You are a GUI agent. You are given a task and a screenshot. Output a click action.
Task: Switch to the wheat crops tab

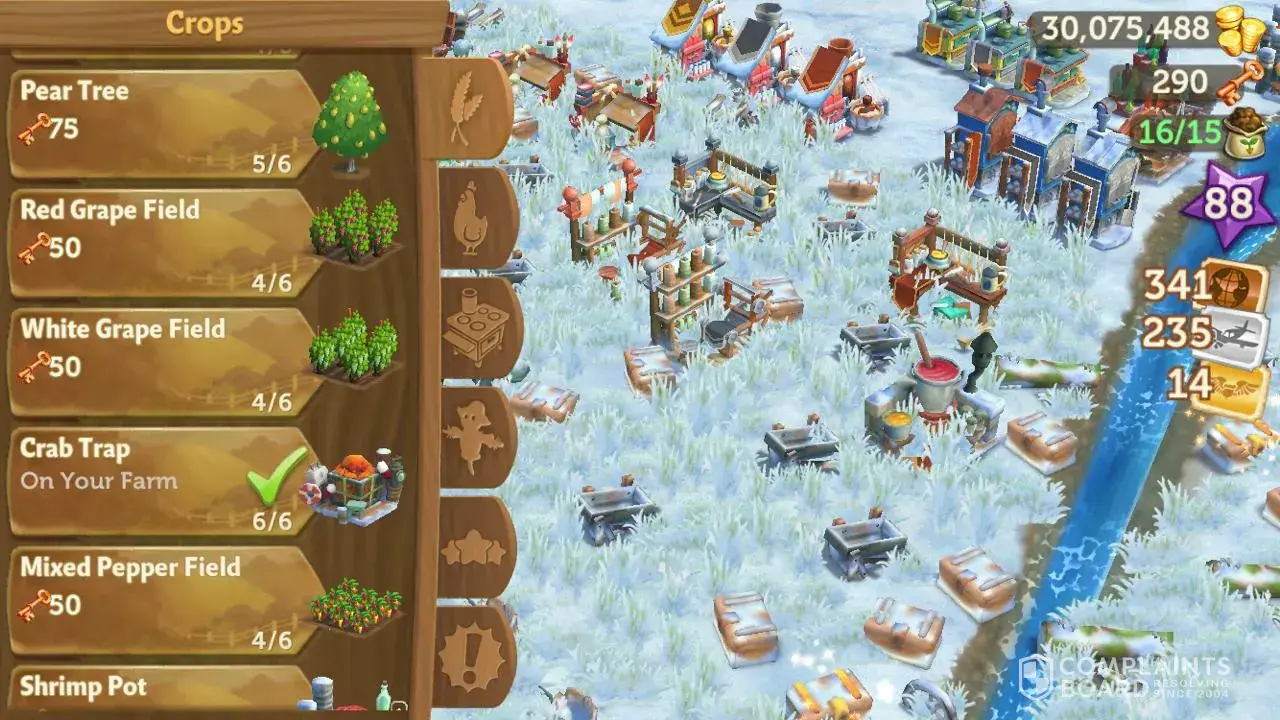tap(466, 107)
